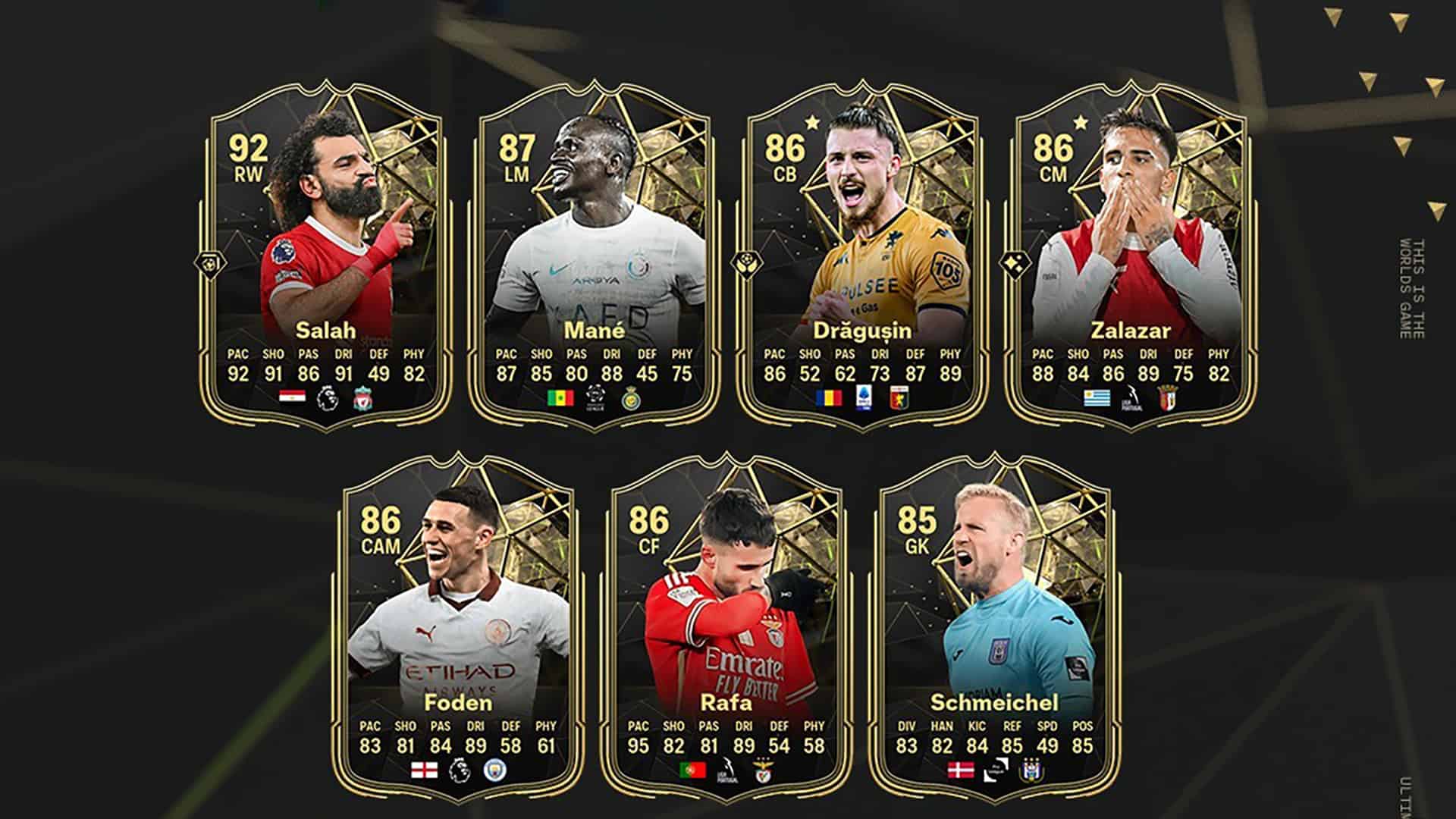Click Schmeichel's SPD stat value 49

pyautogui.click(x=1046, y=745)
